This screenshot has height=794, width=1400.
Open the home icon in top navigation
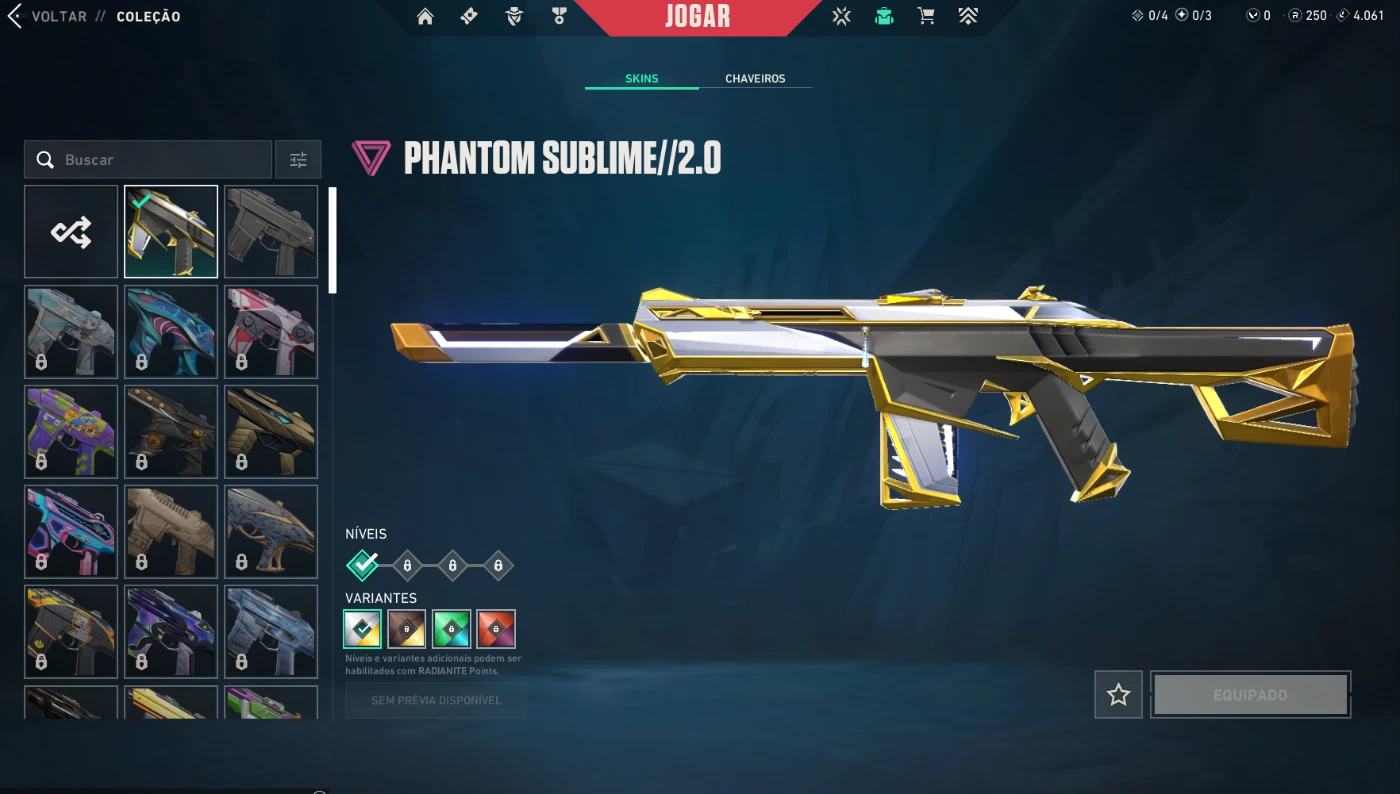pyautogui.click(x=425, y=16)
